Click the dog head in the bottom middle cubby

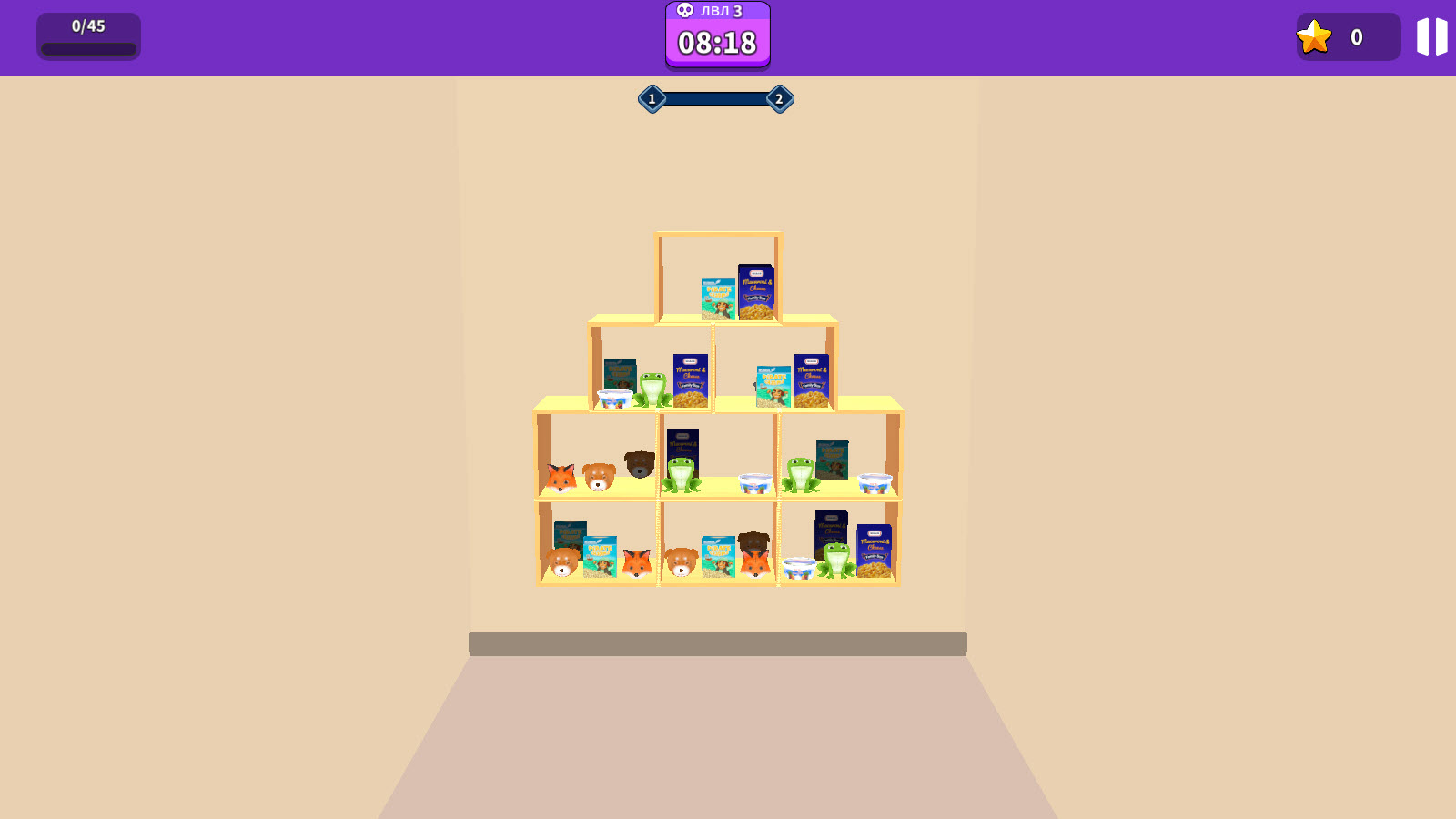682,562
